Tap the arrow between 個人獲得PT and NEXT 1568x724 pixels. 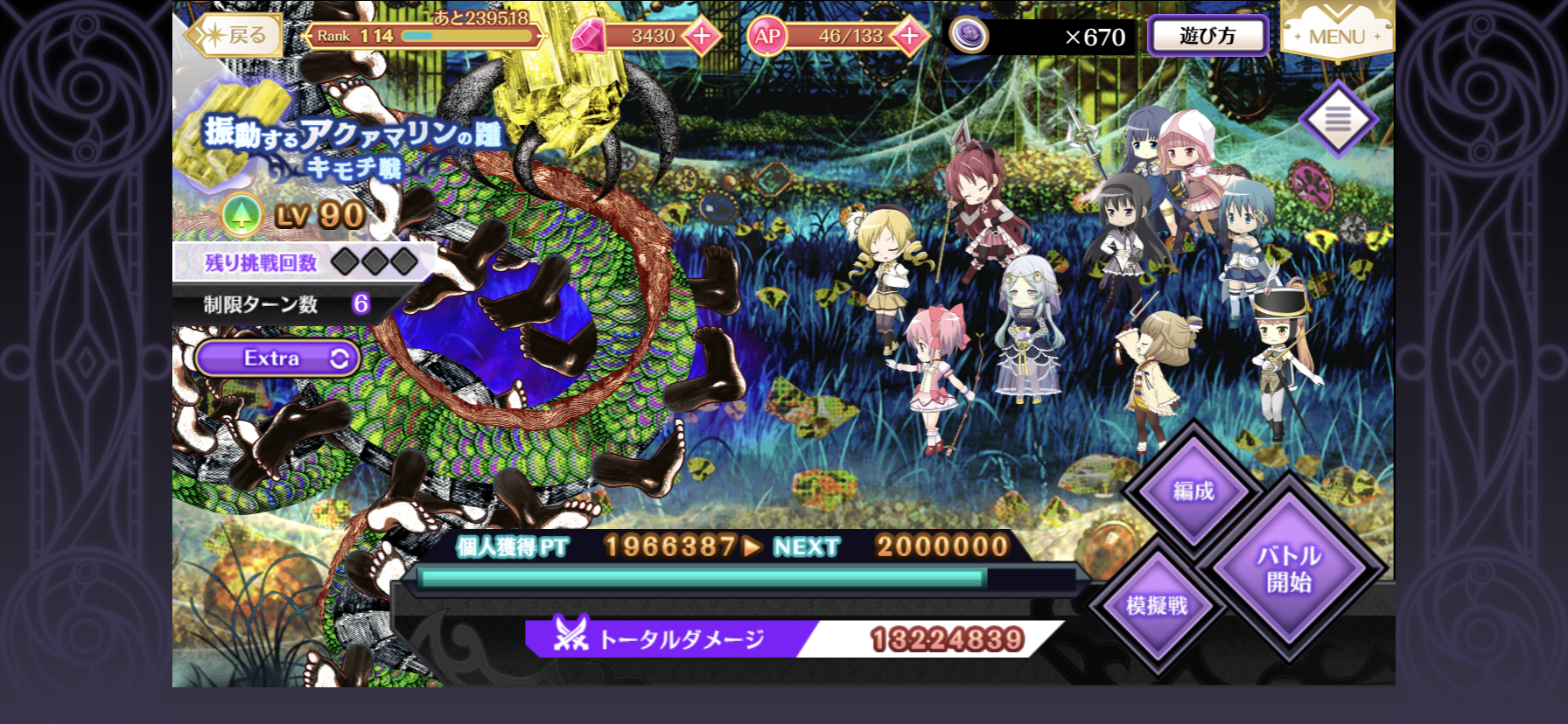pyautogui.click(x=750, y=548)
